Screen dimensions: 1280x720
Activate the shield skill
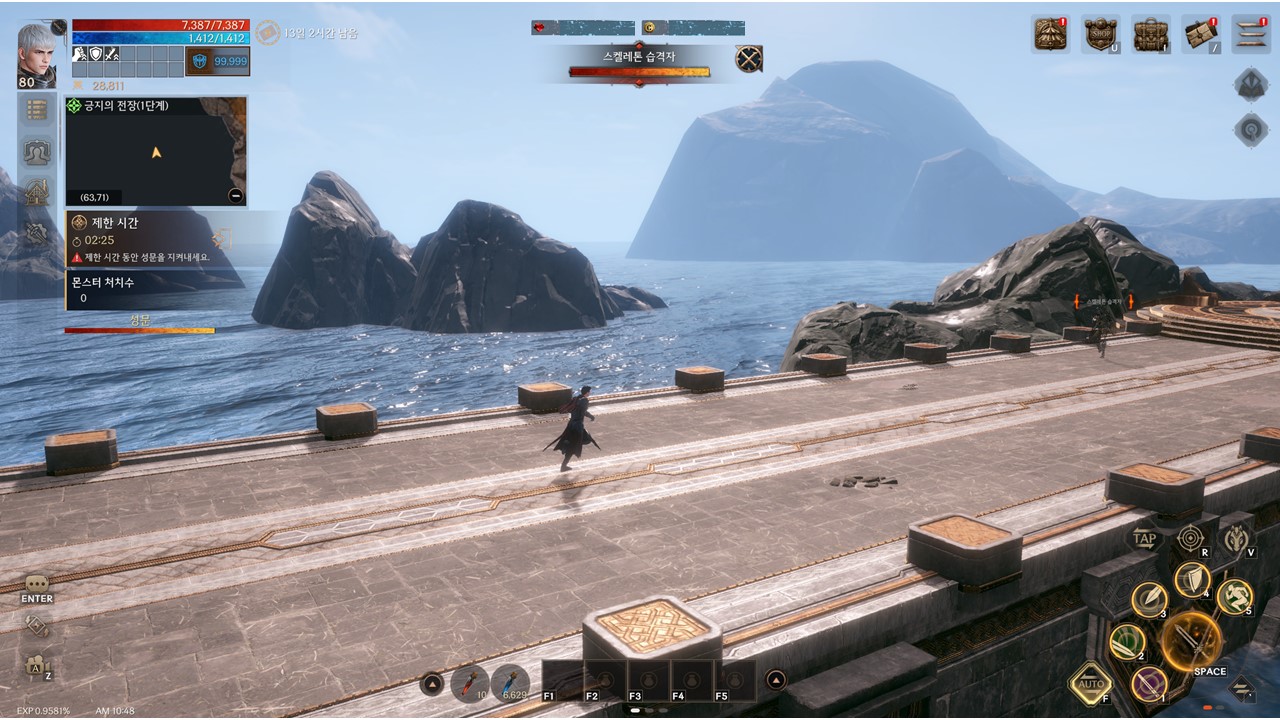click(1192, 579)
